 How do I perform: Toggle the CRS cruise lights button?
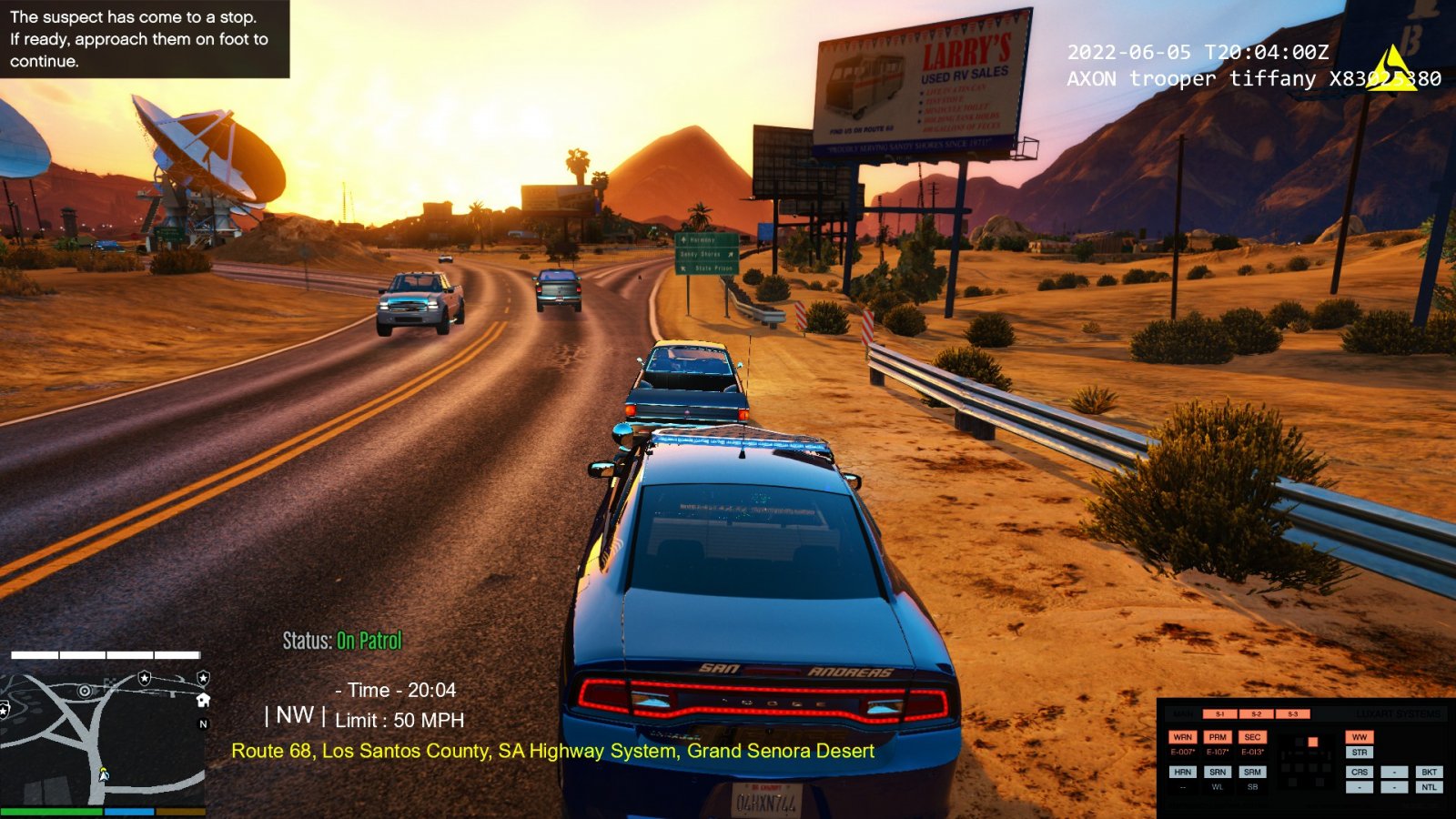pyautogui.click(x=1360, y=772)
